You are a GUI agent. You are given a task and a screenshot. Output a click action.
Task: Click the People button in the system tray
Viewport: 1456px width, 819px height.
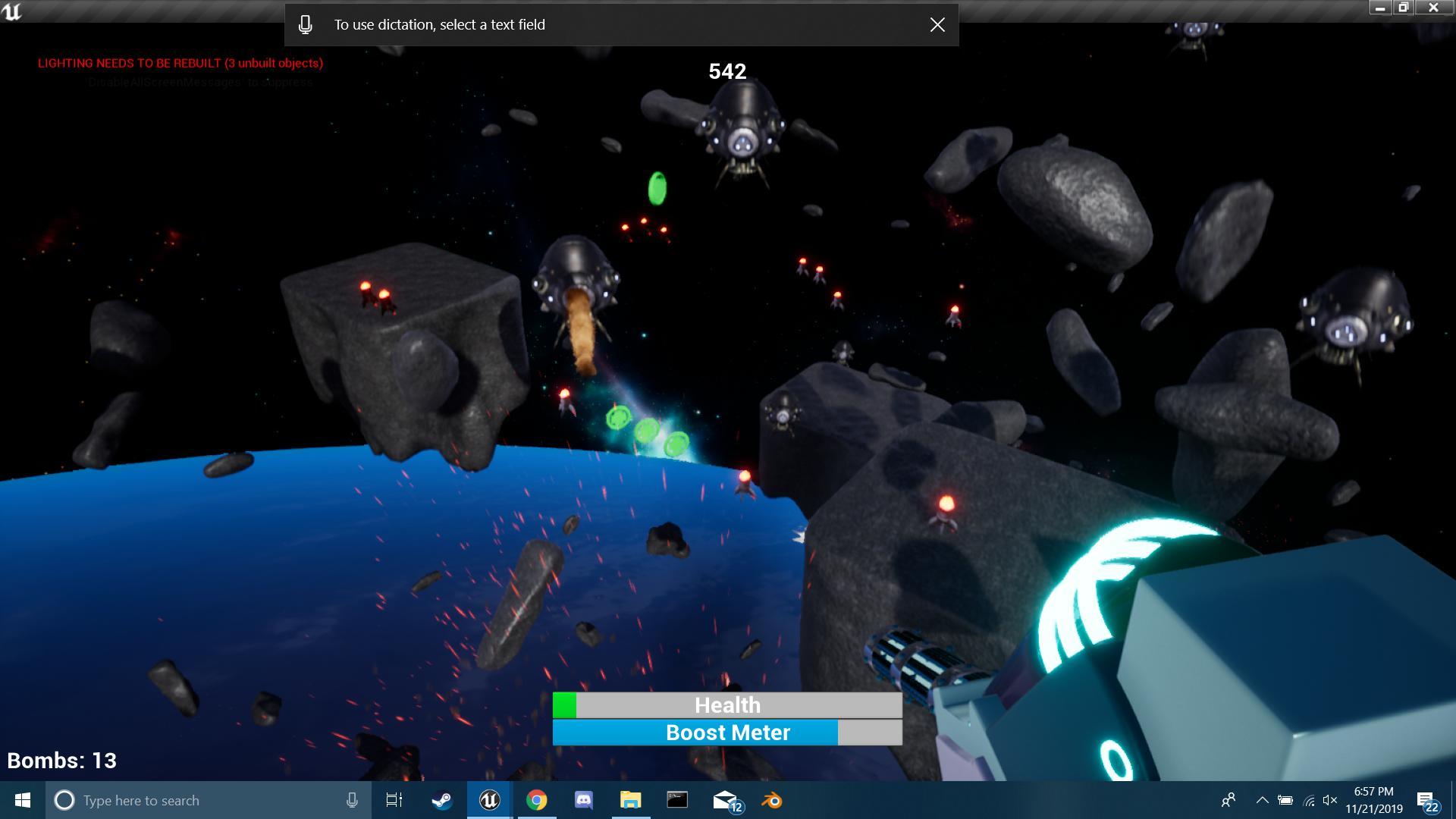pos(1230,800)
